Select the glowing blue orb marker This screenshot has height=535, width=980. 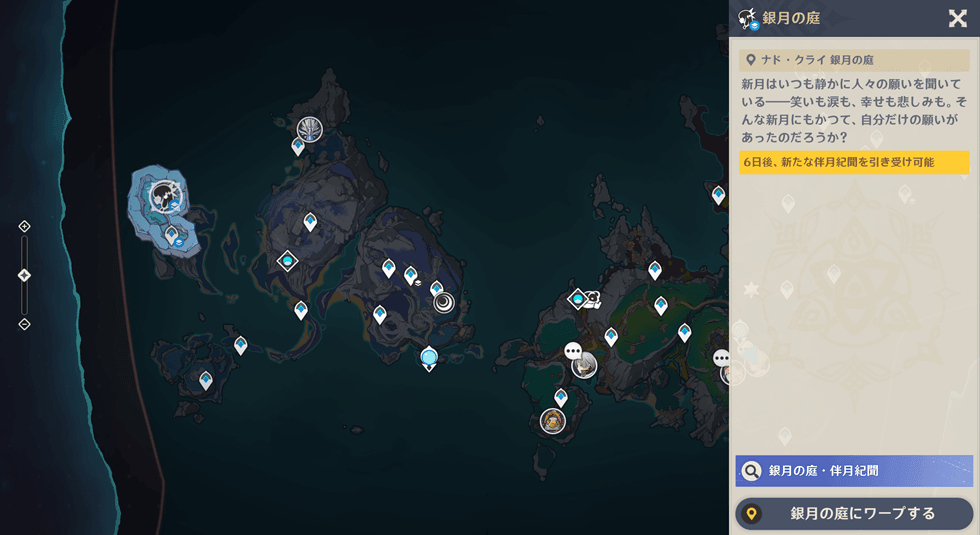tap(429, 357)
